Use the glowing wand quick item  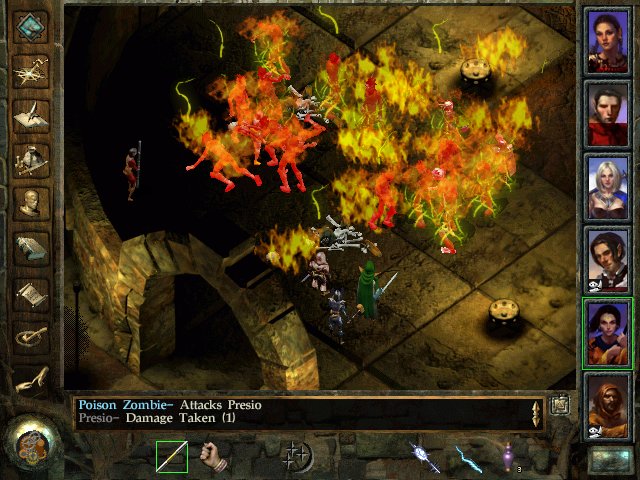click(x=424, y=457)
